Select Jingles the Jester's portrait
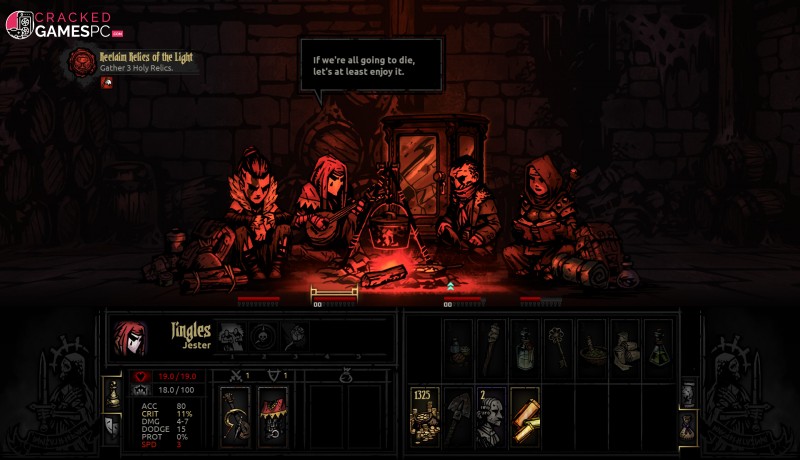This screenshot has width=800, height=460. pos(130,339)
